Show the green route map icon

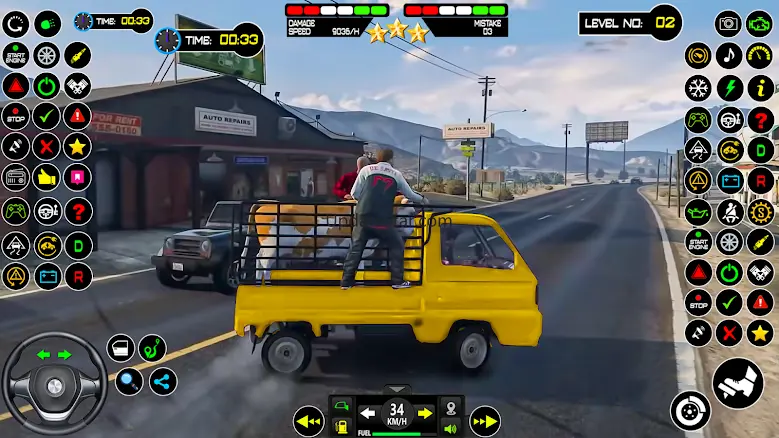(x=152, y=348)
